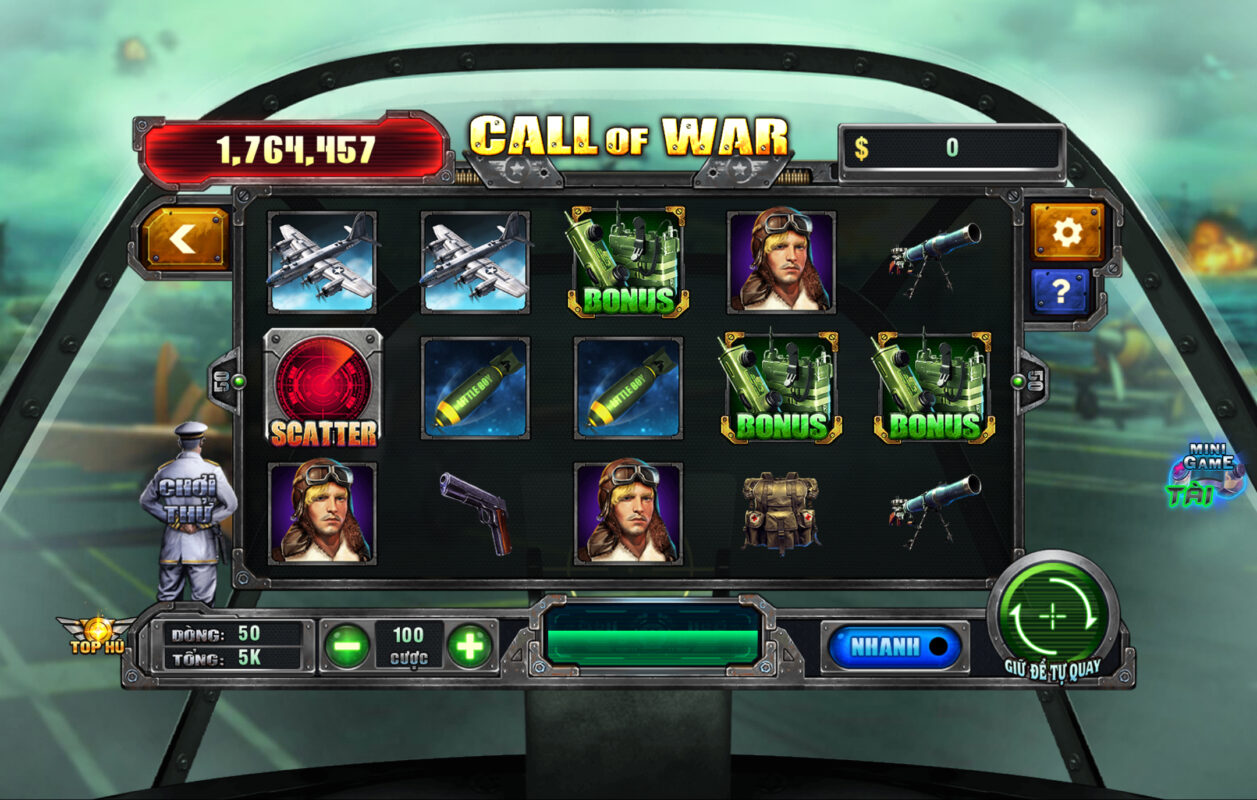The image size is (1257, 800).
Task: Increase the bet with the plus button
Action: point(469,646)
